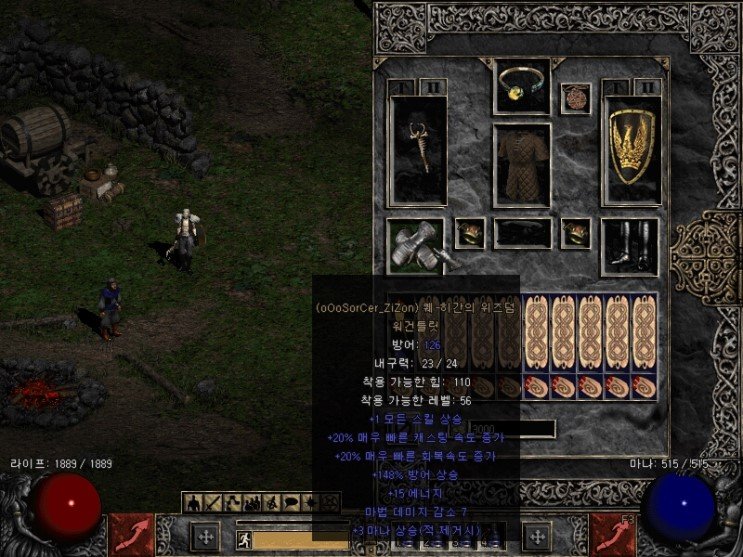
Task: Click the equipped belt slot
Action: pos(522,233)
